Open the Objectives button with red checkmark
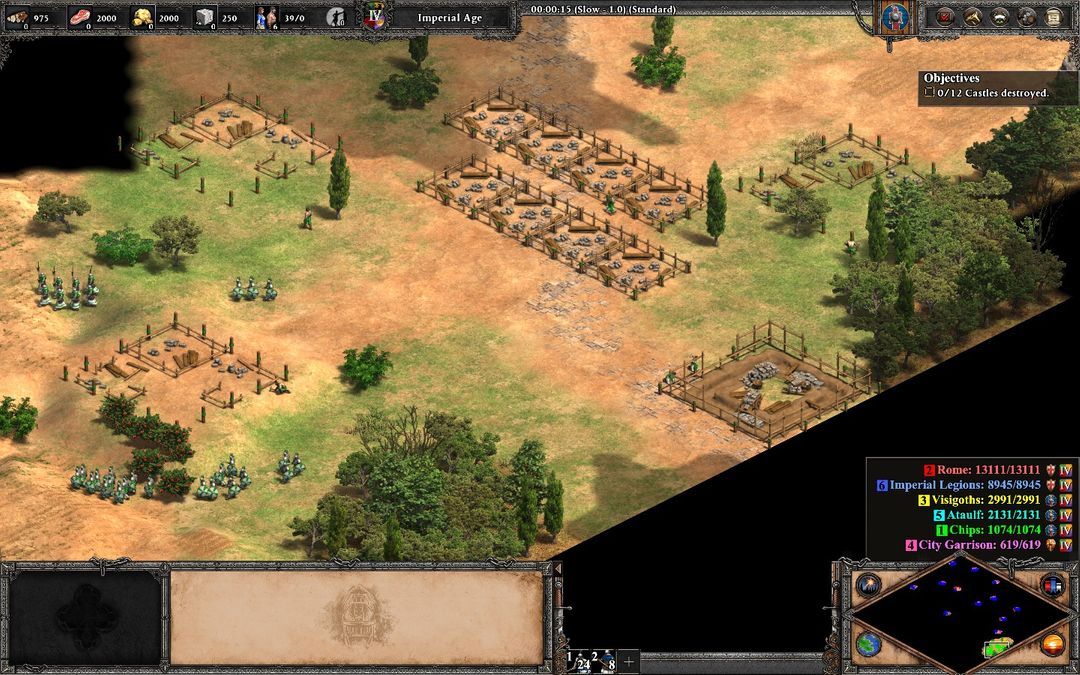The width and height of the screenshot is (1080, 675). point(944,16)
